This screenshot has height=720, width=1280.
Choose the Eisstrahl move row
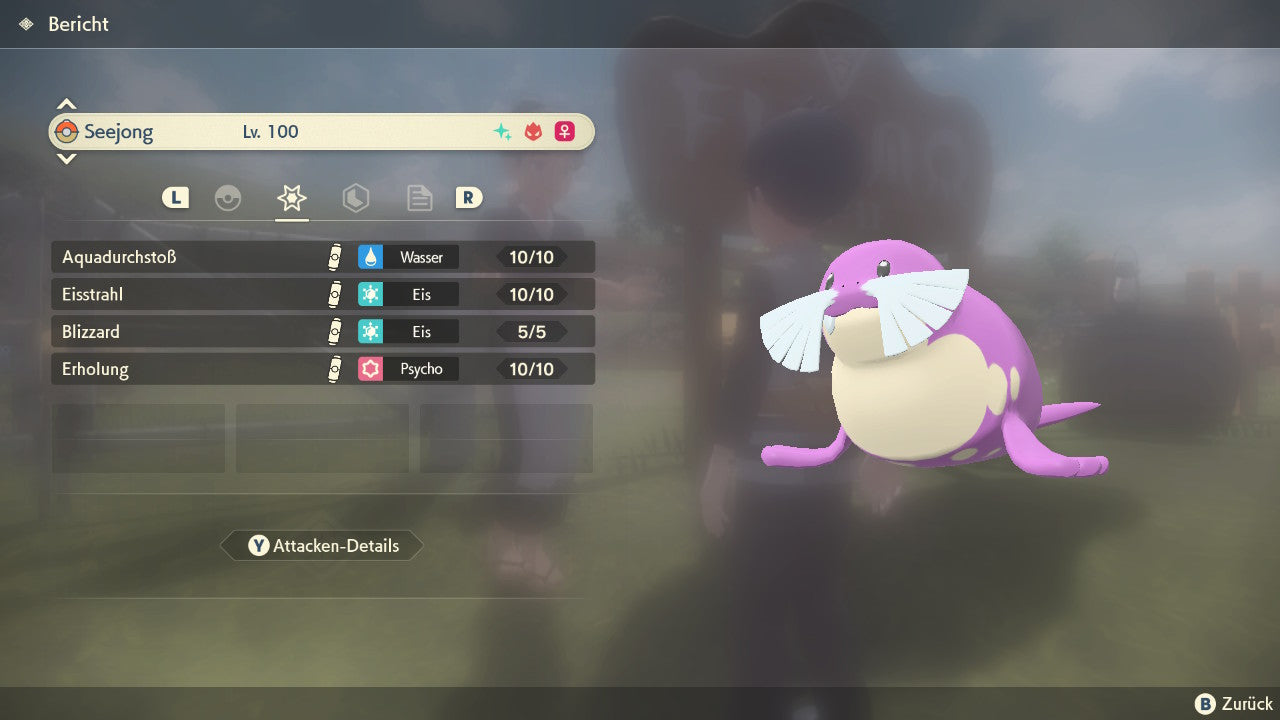[x=322, y=295]
